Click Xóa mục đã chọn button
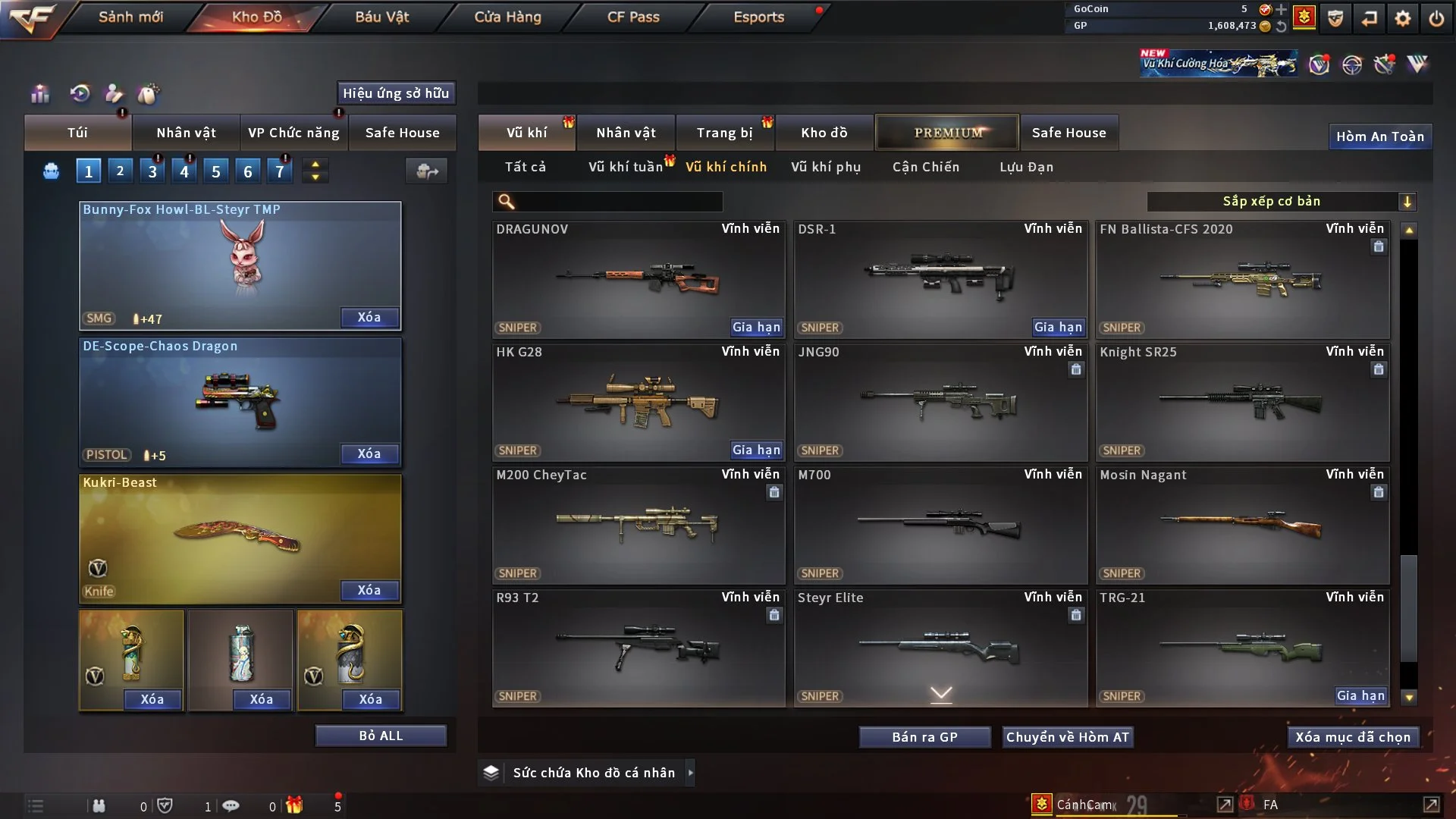 [x=1352, y=737]
